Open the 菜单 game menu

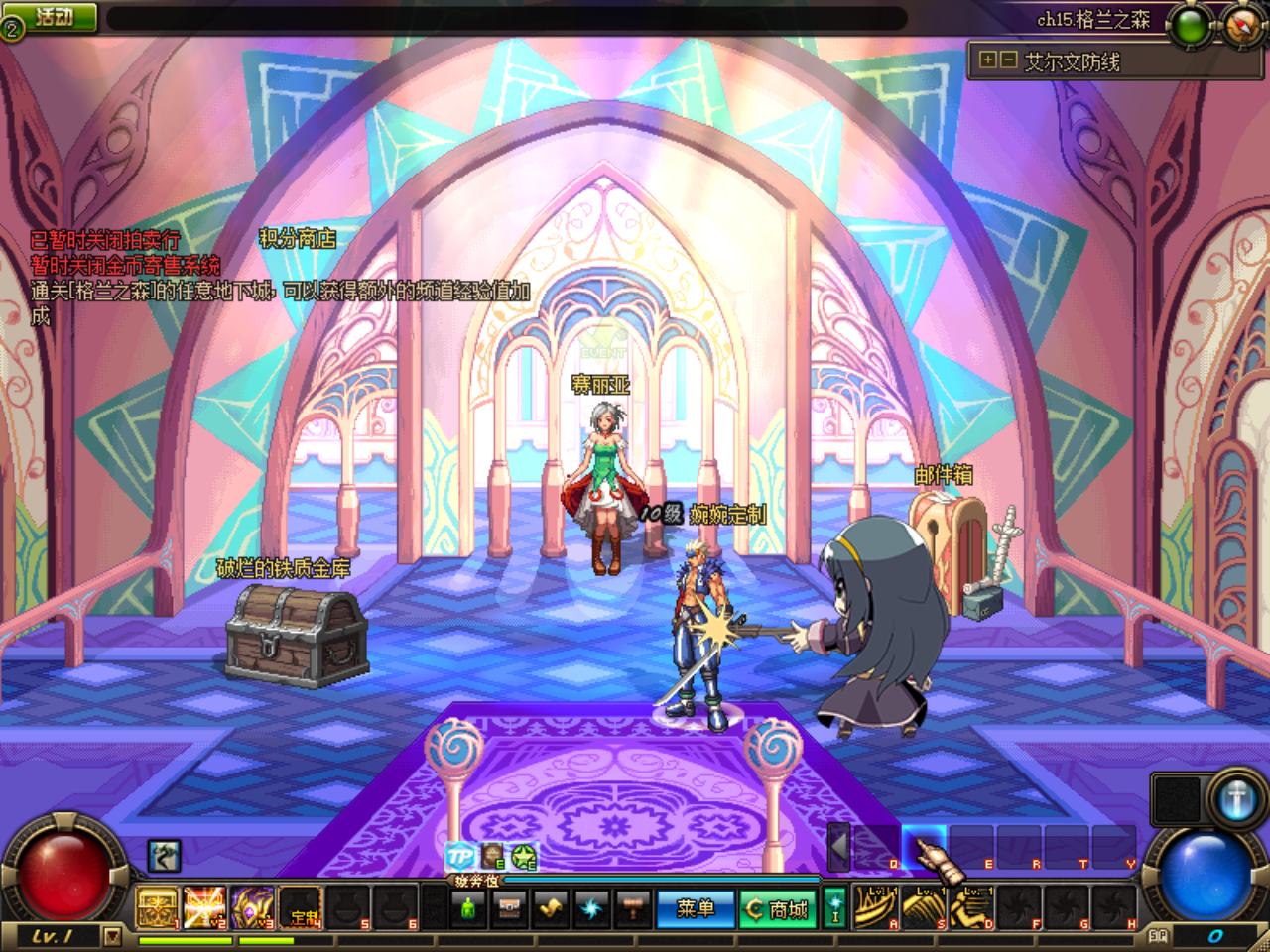point(697,907)
